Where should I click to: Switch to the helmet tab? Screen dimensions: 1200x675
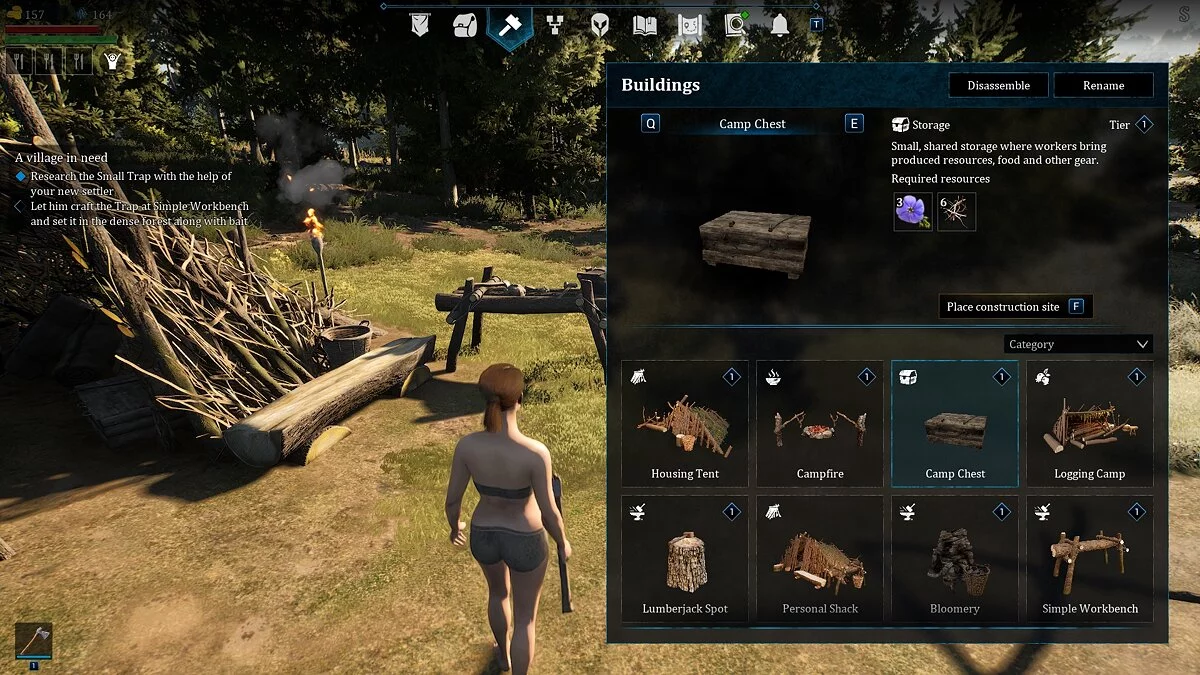(x=600, y=25)
